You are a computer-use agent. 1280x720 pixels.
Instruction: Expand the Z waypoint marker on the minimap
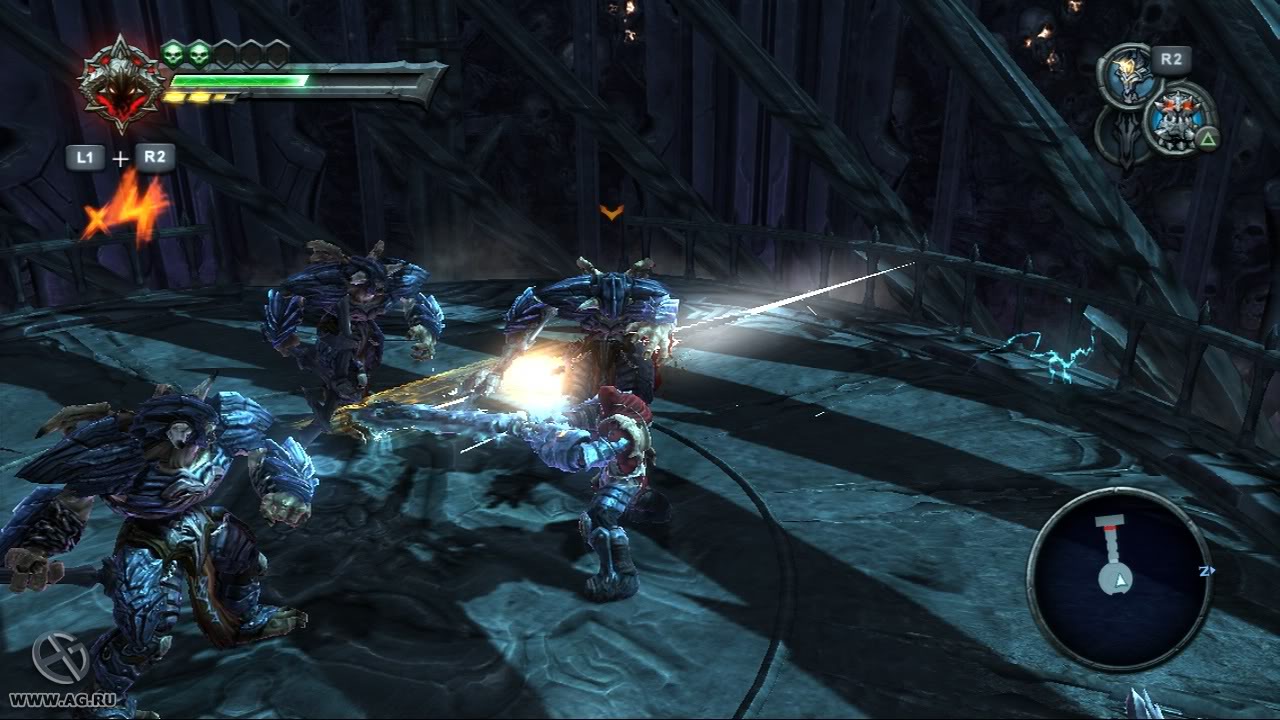tap(1205, 571)
